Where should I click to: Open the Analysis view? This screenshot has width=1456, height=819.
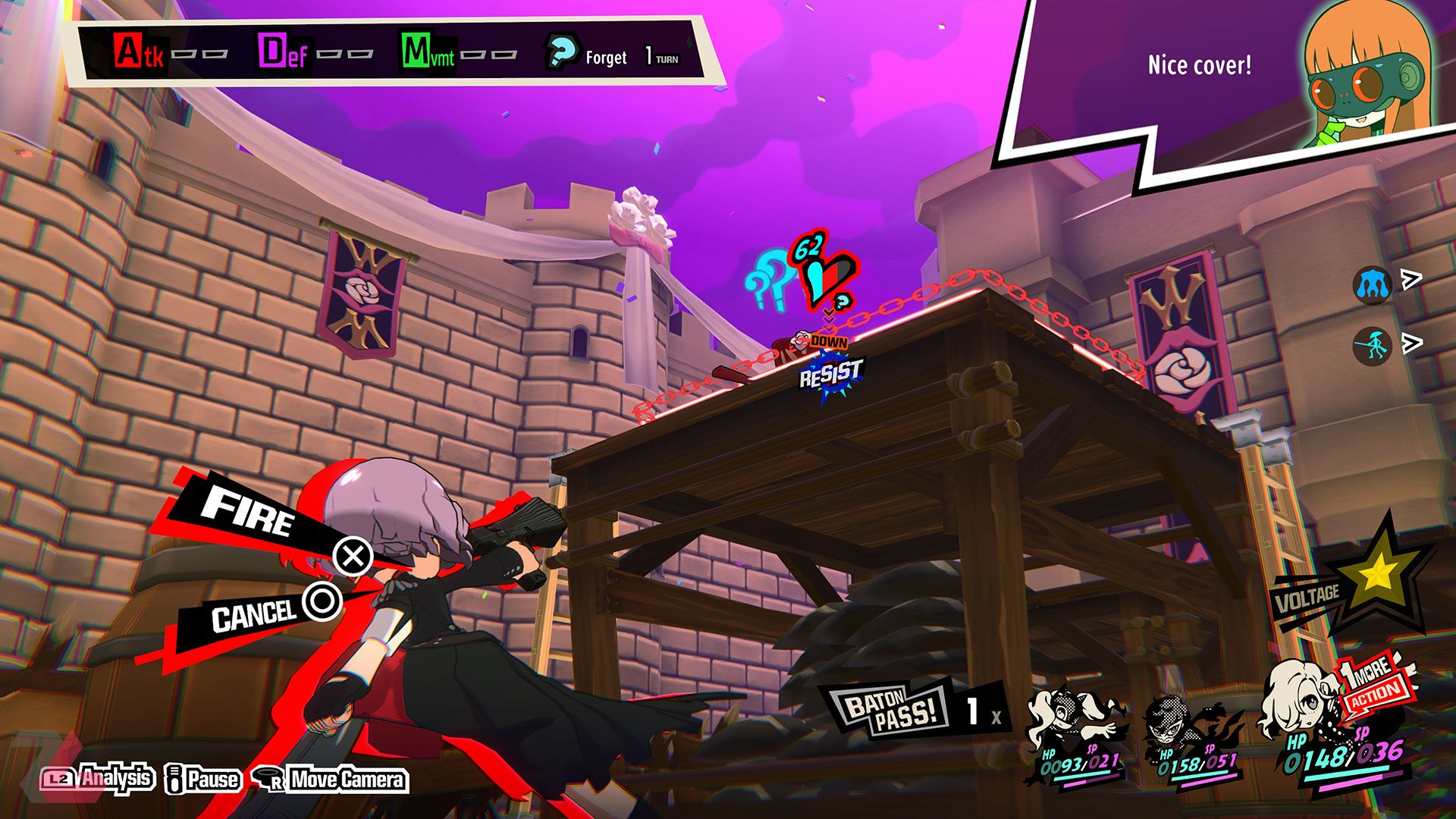click(99, 778)
